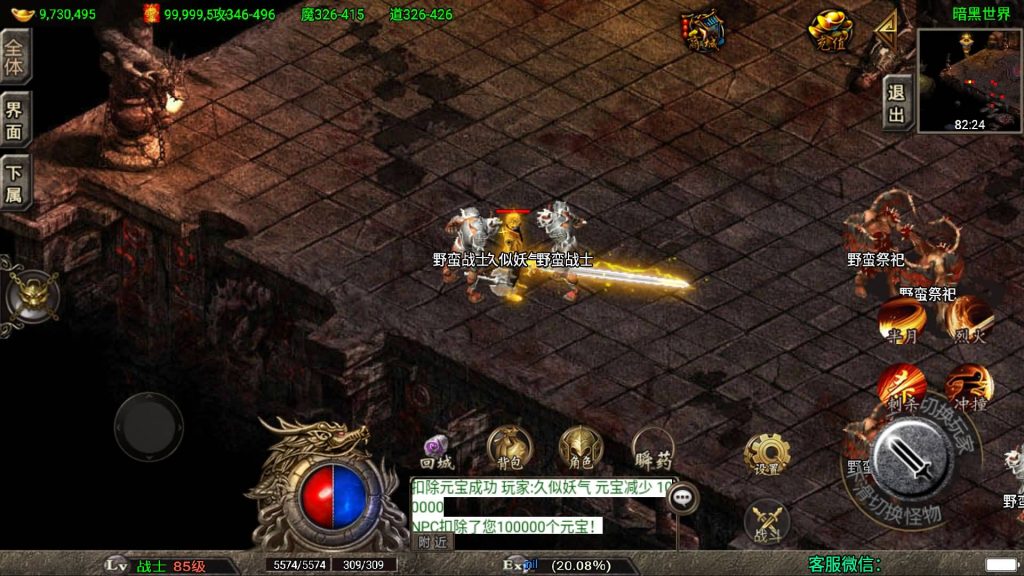
Task: Switch chat to the 附近 nearby channel
Action: coord(432,541)
